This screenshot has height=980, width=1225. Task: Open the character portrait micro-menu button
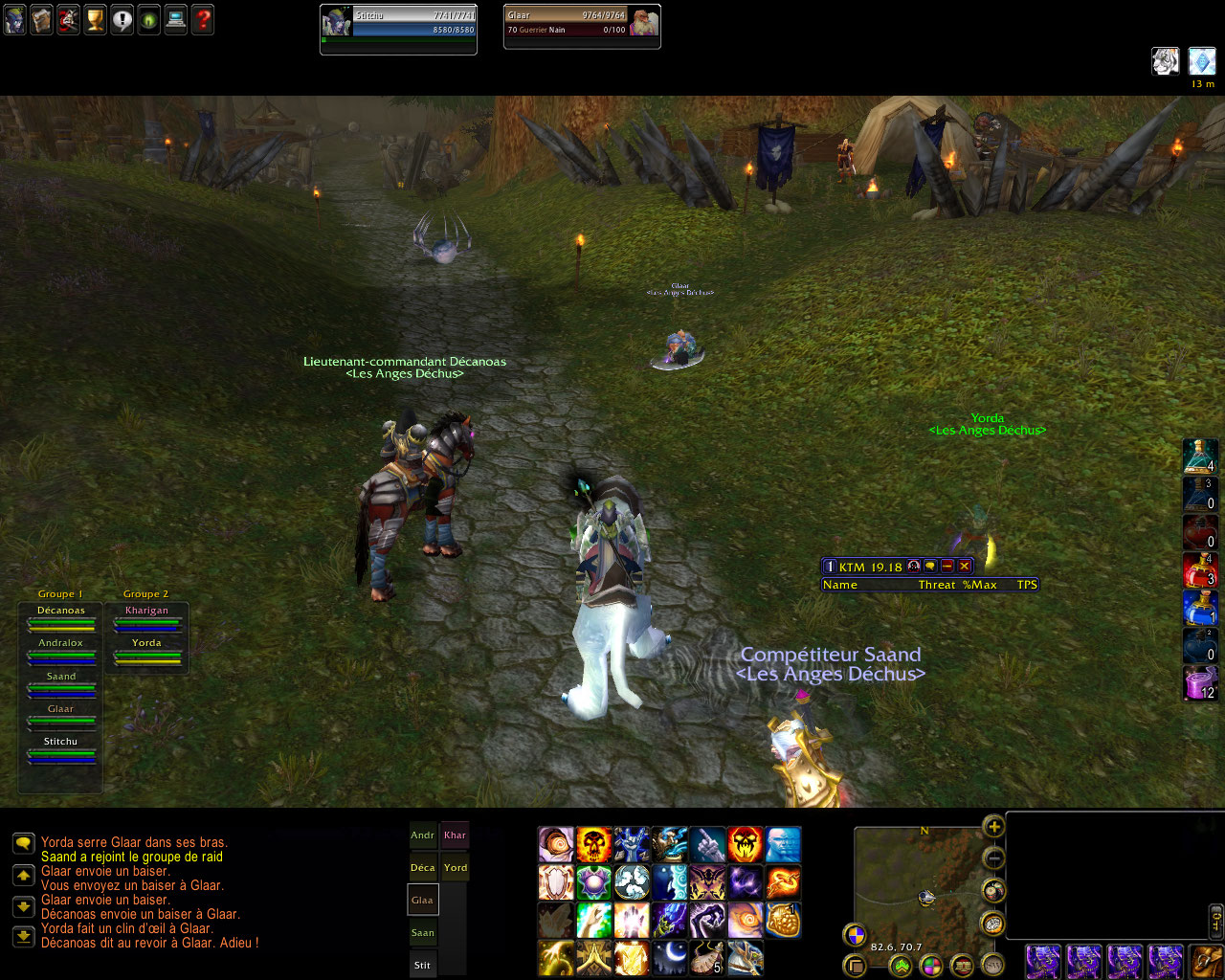(x=14, y=20)
